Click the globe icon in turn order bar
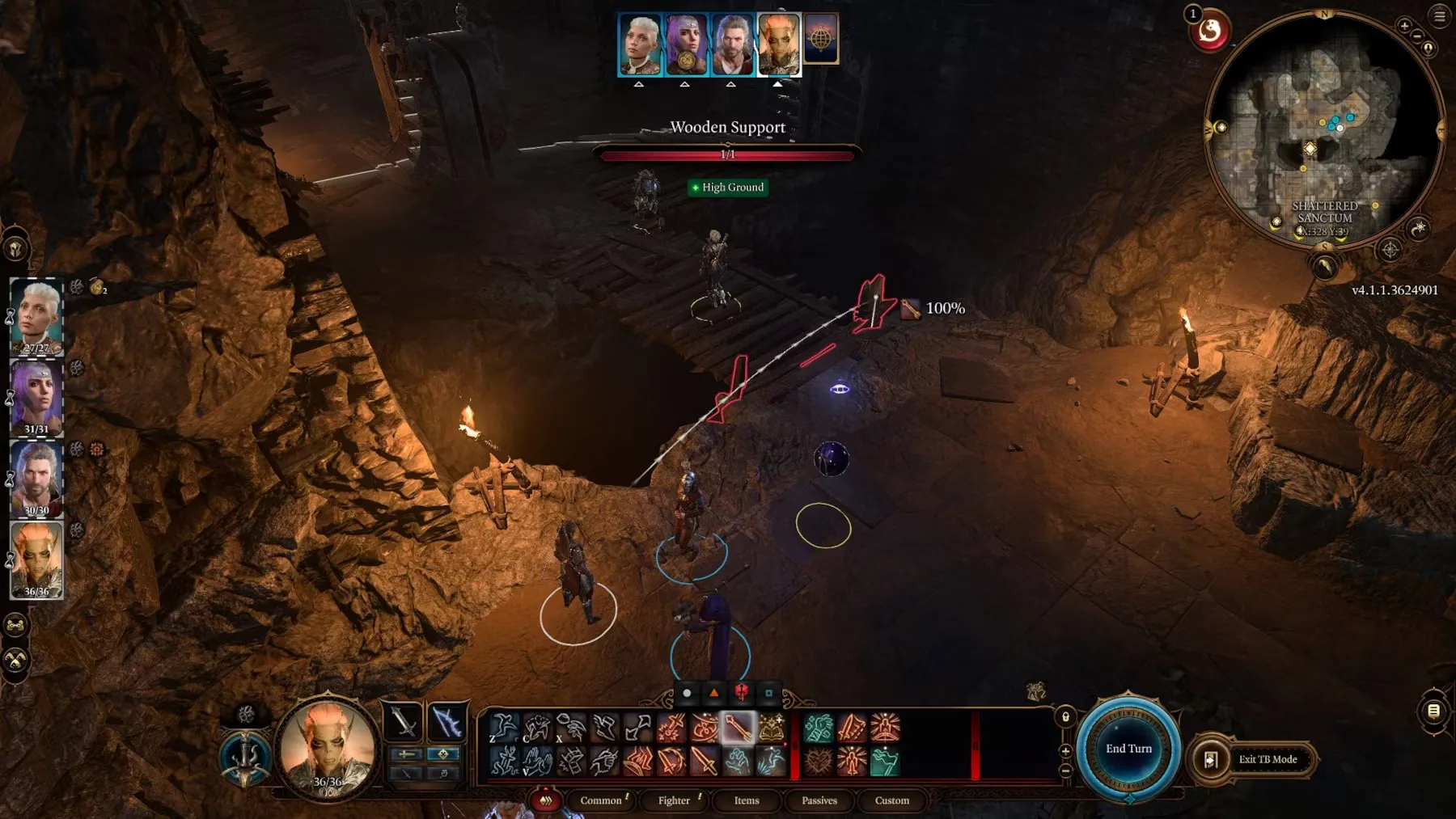1456x819 pixels. (x=820, y=38)
